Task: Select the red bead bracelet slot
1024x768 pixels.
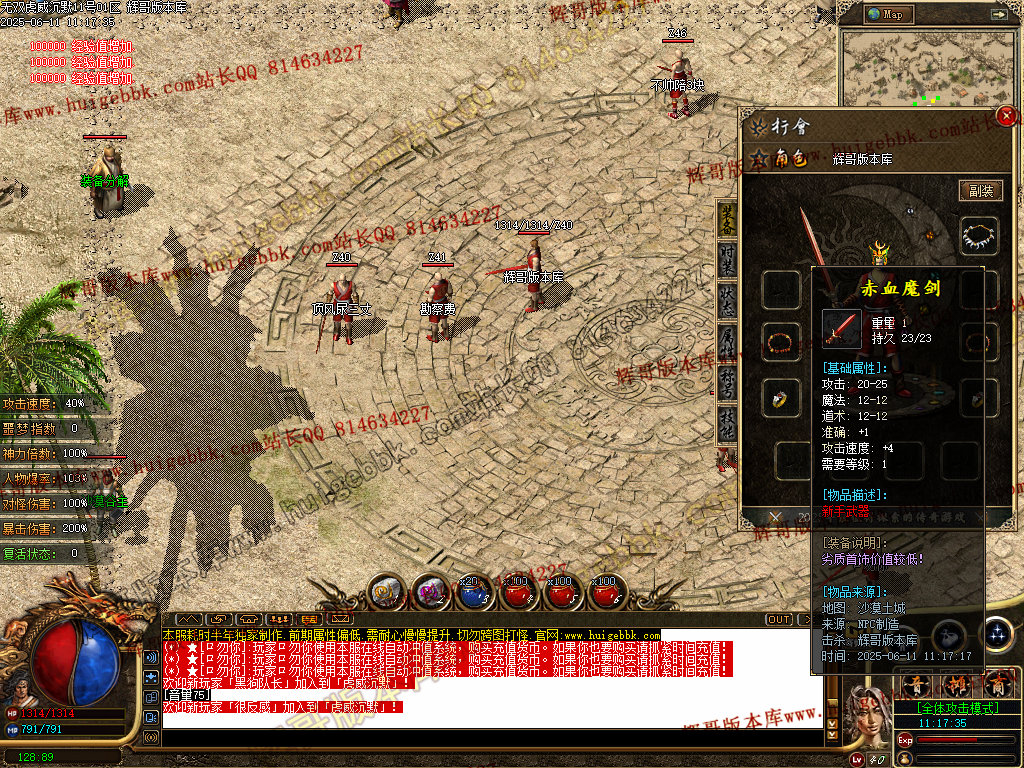Action: [780, 342]
